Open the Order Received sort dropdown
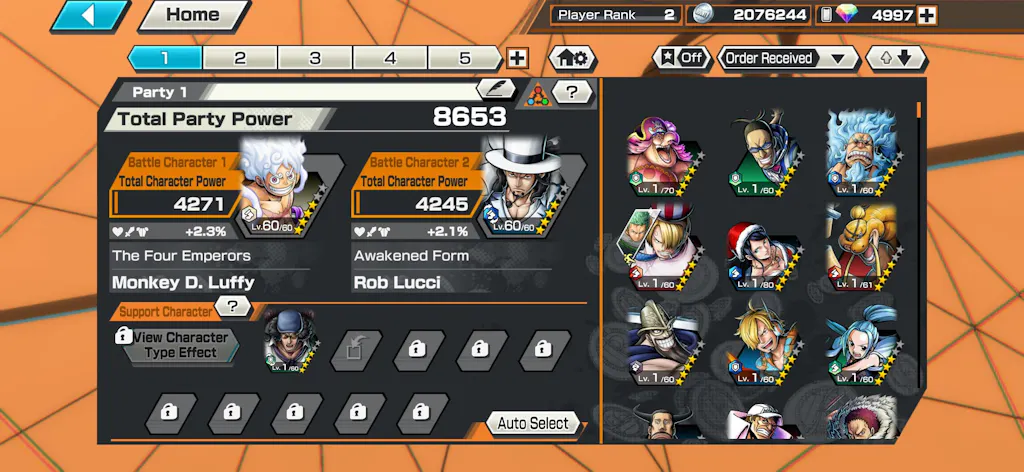 pyautogui.click(x=787, y=58)
